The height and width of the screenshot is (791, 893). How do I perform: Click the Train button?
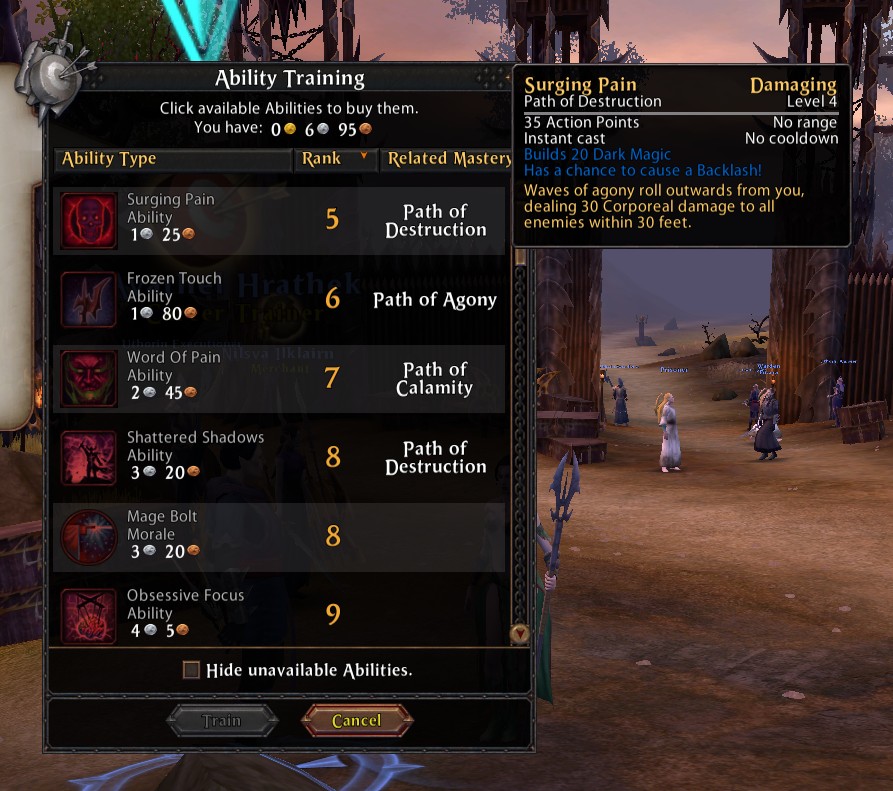point(222,720)
